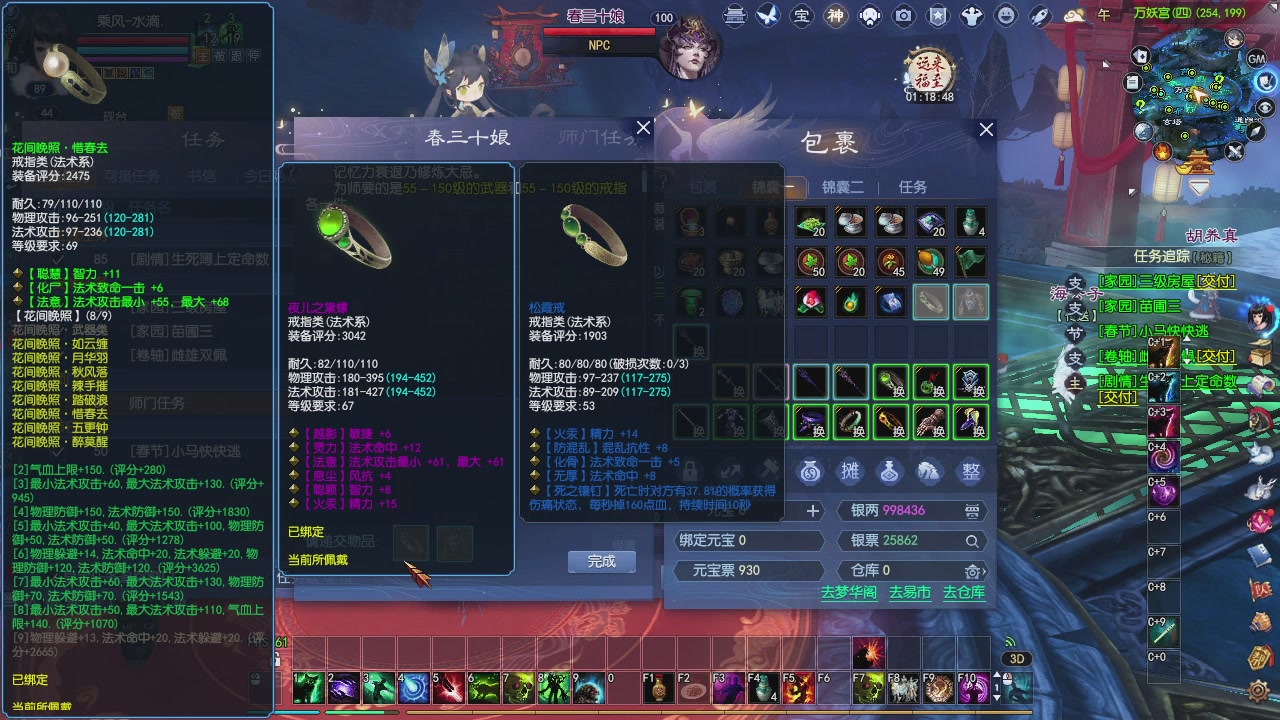The image size is (1280, 720).
Task: Click the character's red HP bar
Action: click(133, 40)
